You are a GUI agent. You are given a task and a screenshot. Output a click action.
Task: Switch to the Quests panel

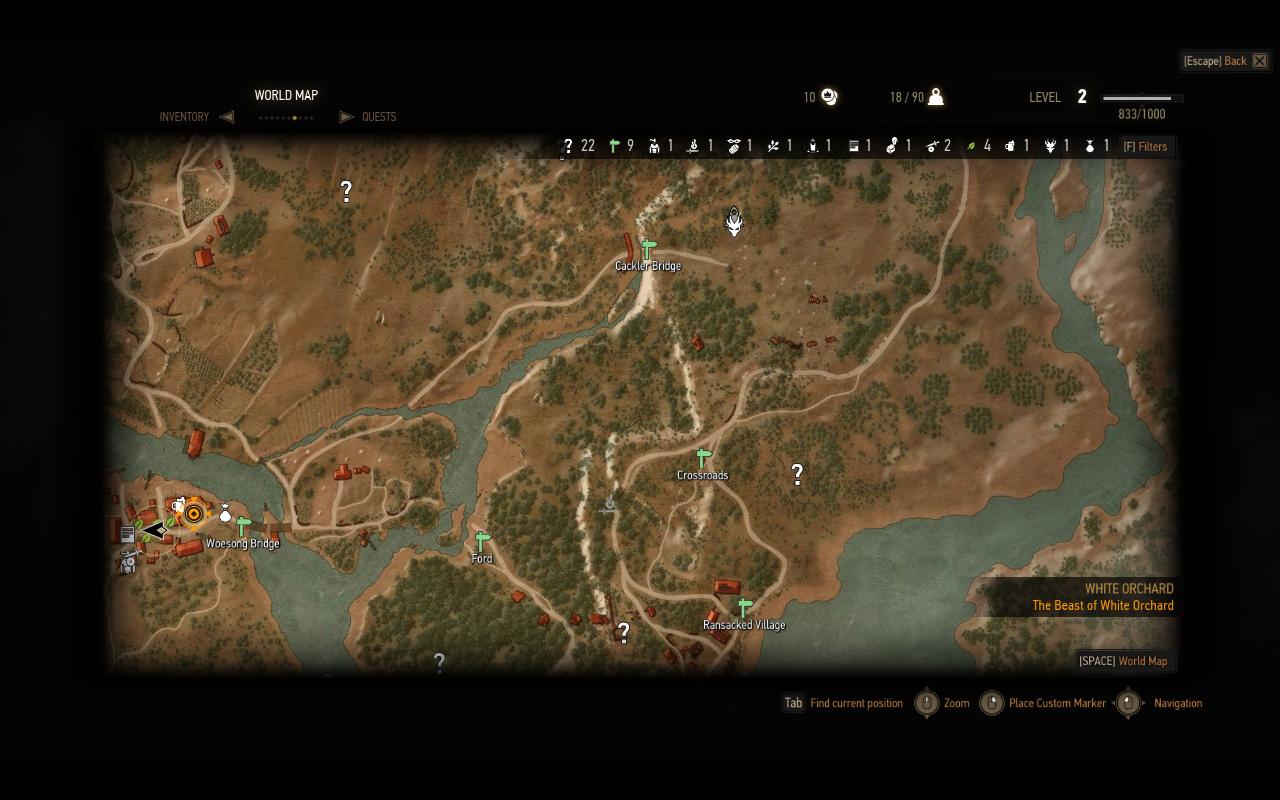[379, 117]
